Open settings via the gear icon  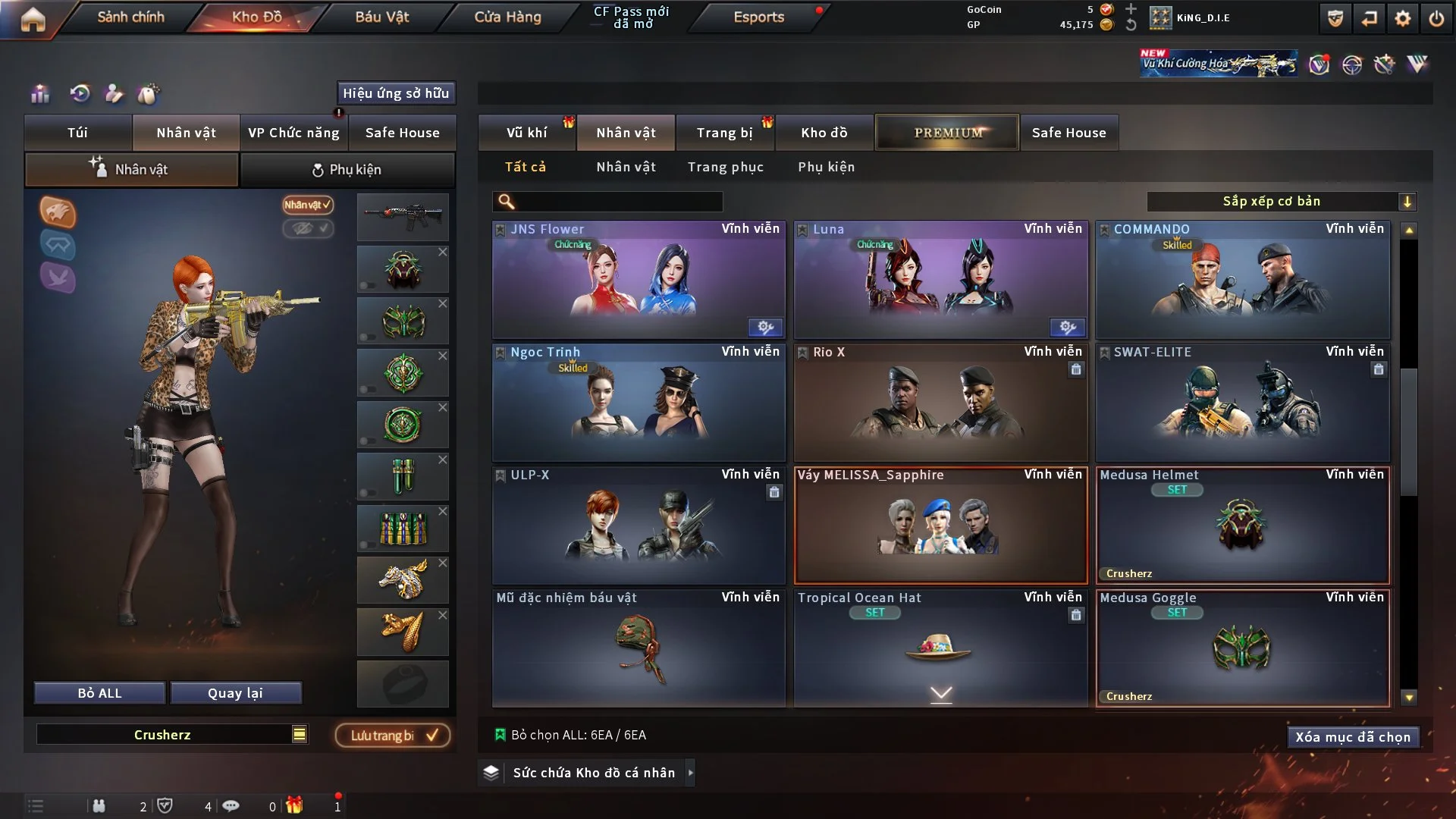pyautogui.click(x=1403, y=18)
